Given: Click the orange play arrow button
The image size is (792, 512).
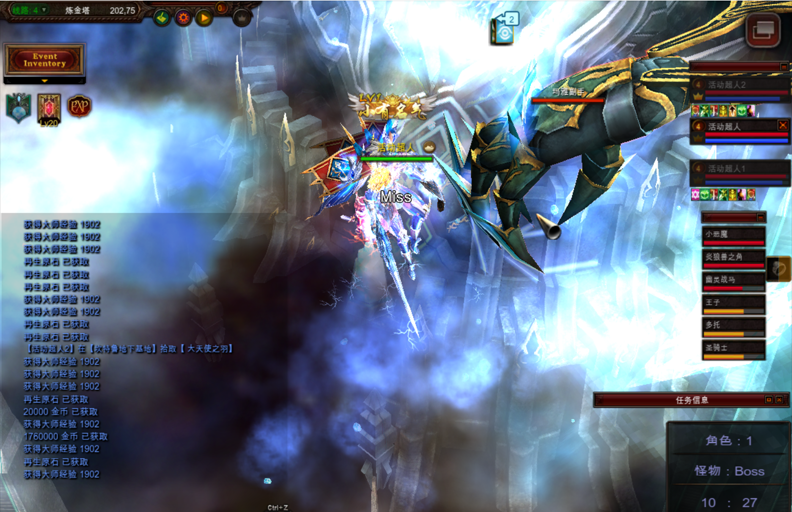Looking at the screenshot, I should pos(204,17).
